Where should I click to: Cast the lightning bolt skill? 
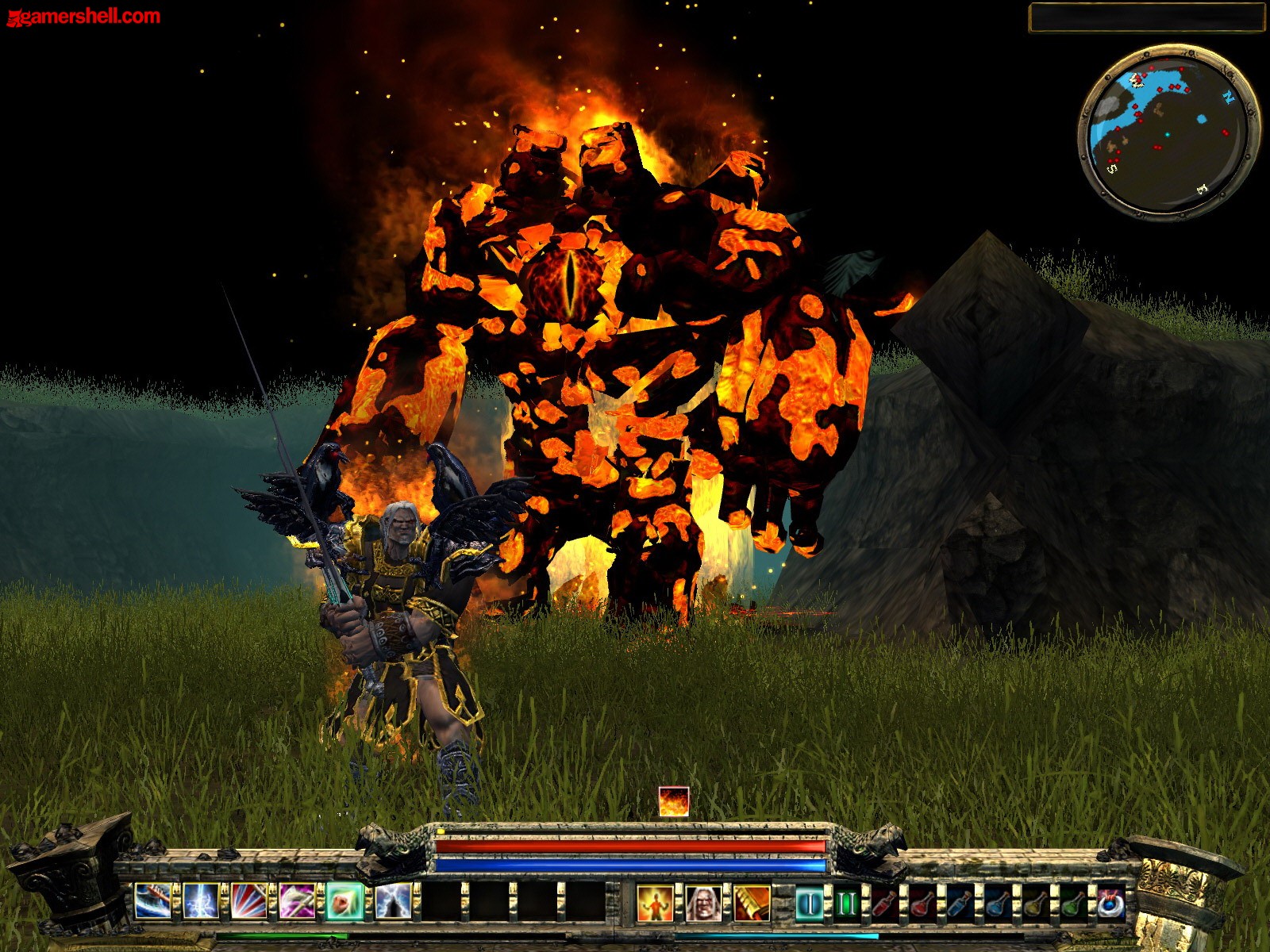click(x=201, y=902)
